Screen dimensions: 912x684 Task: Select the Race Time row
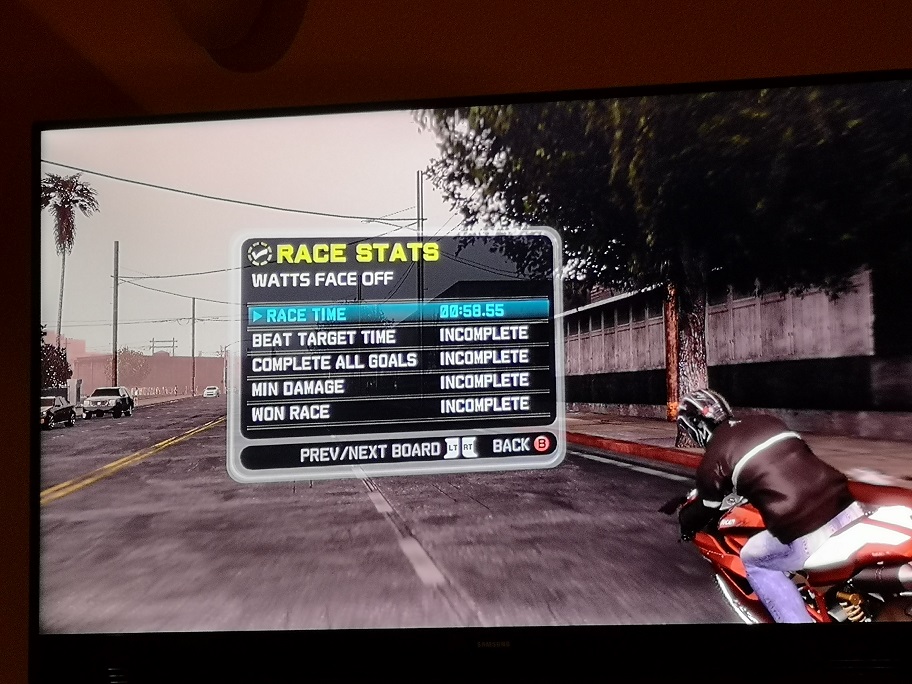point(398,313)
